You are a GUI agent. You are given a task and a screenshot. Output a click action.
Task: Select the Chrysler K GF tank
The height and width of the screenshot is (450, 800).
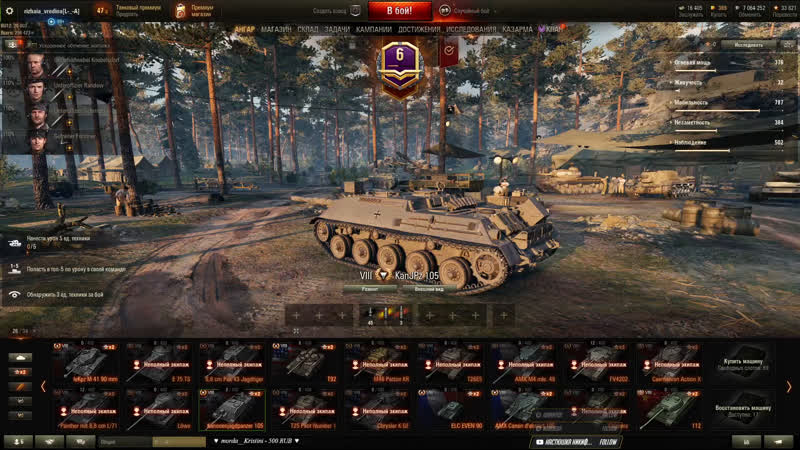coord(378,409)
